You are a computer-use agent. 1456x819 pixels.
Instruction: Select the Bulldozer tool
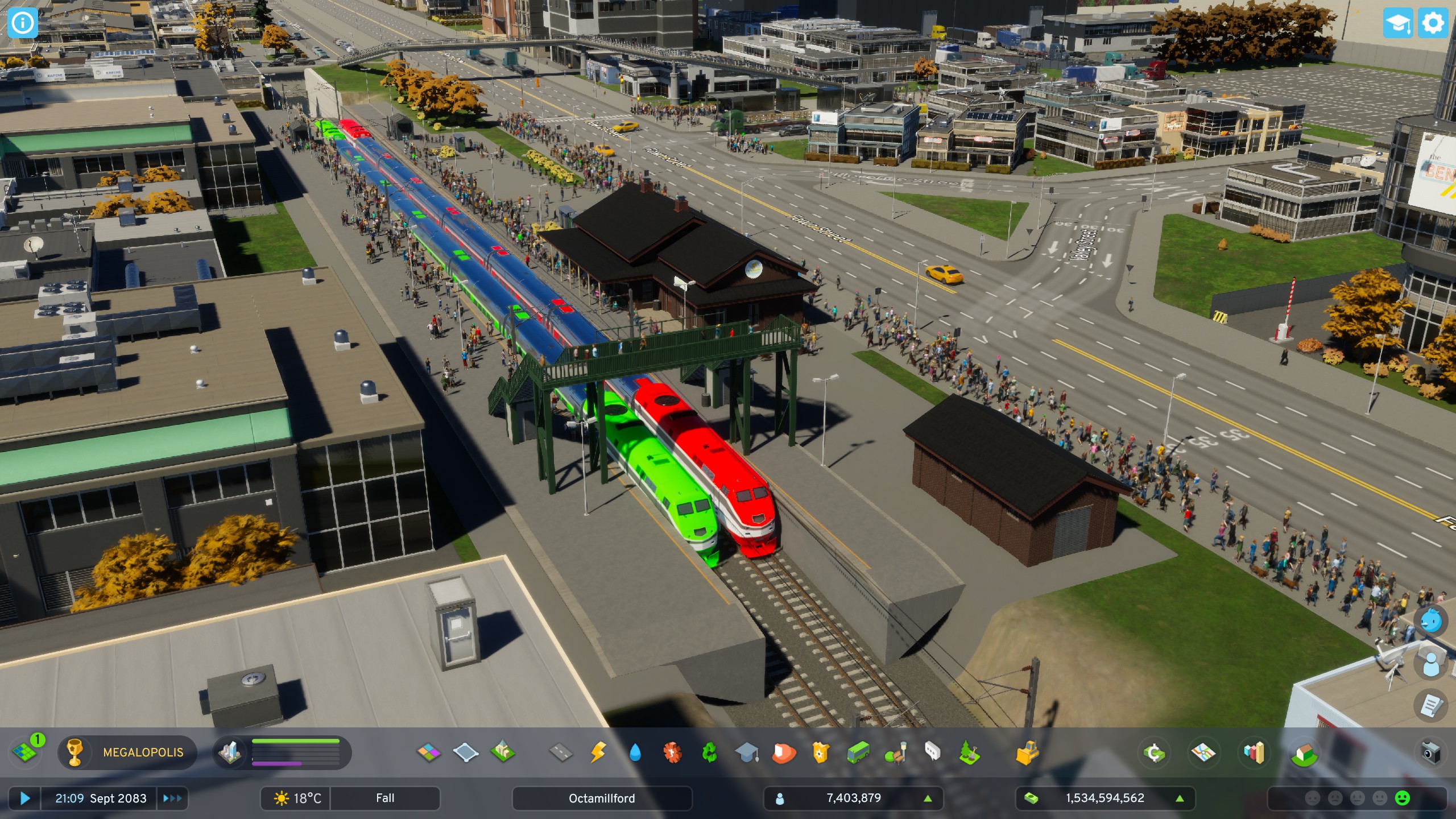pyautogui.click(x=1027, y=752)
